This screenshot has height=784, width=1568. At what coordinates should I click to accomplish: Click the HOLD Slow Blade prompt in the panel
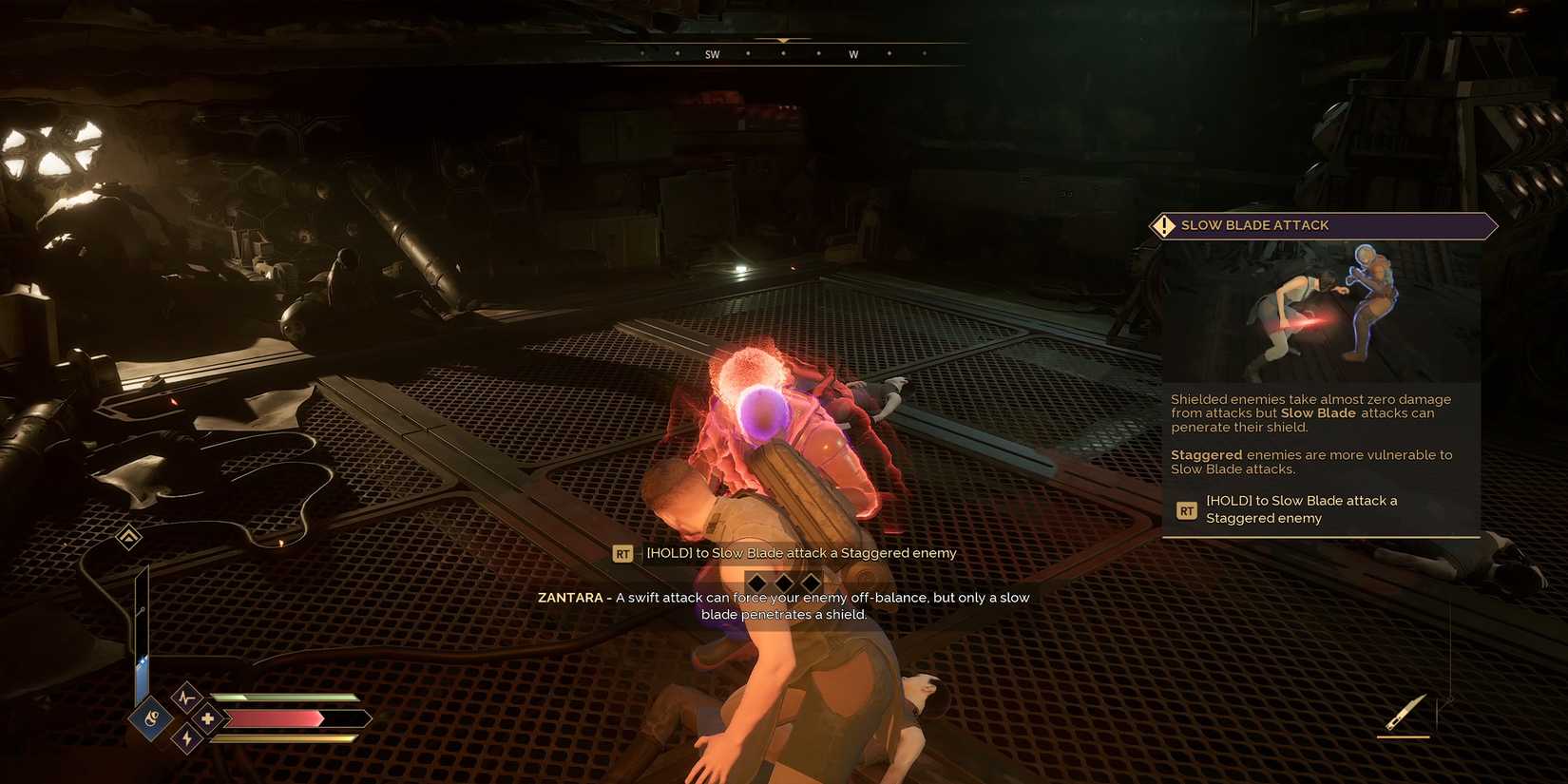click(x=1301, y=509)
